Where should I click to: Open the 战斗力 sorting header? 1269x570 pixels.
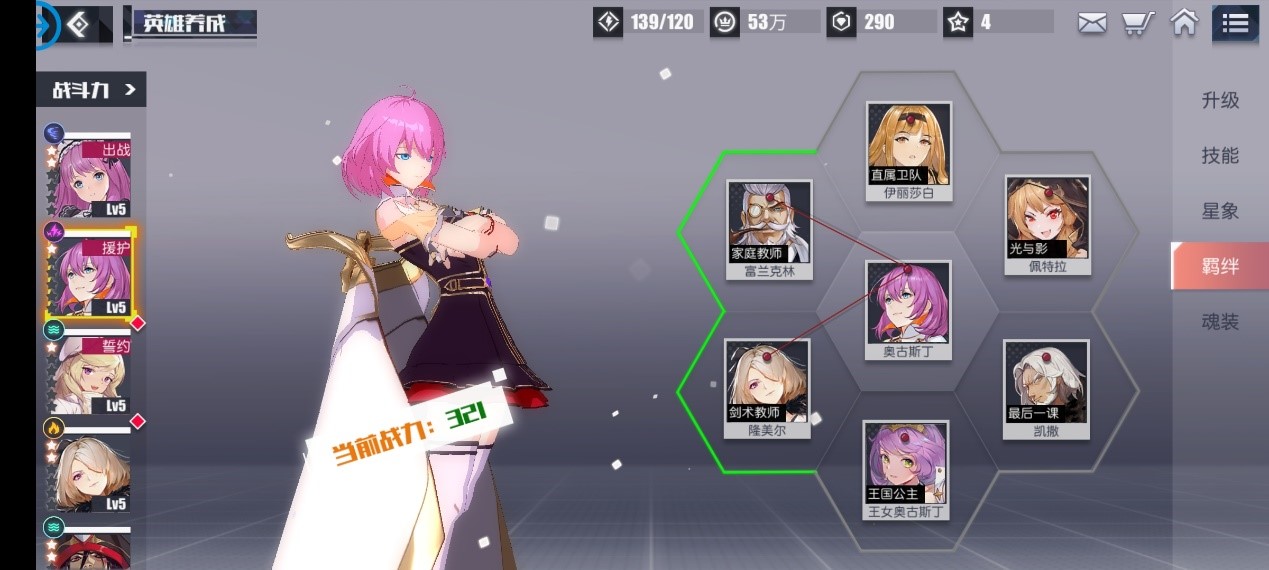92,90
